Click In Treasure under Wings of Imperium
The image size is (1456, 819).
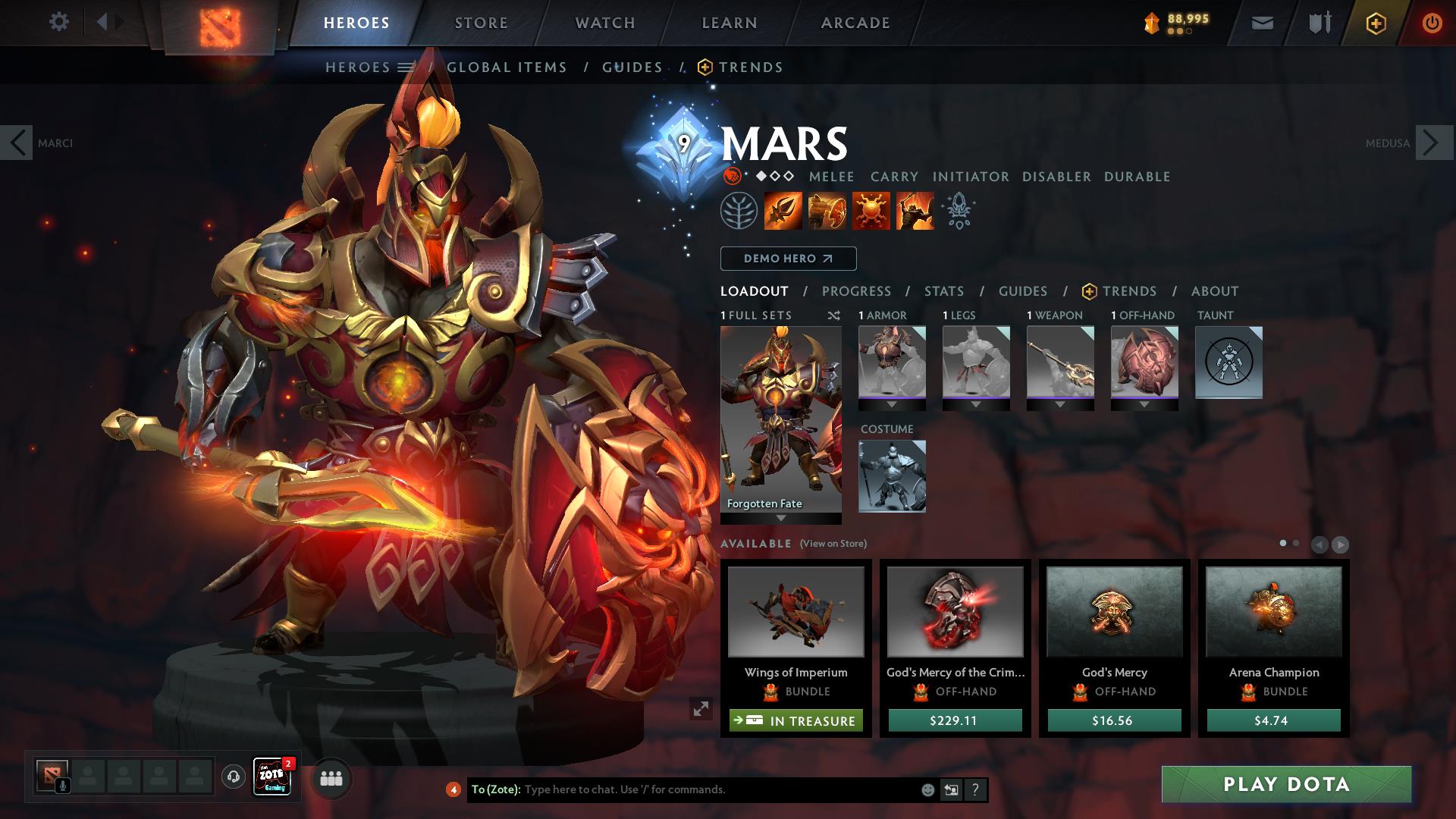pos(795,720)
